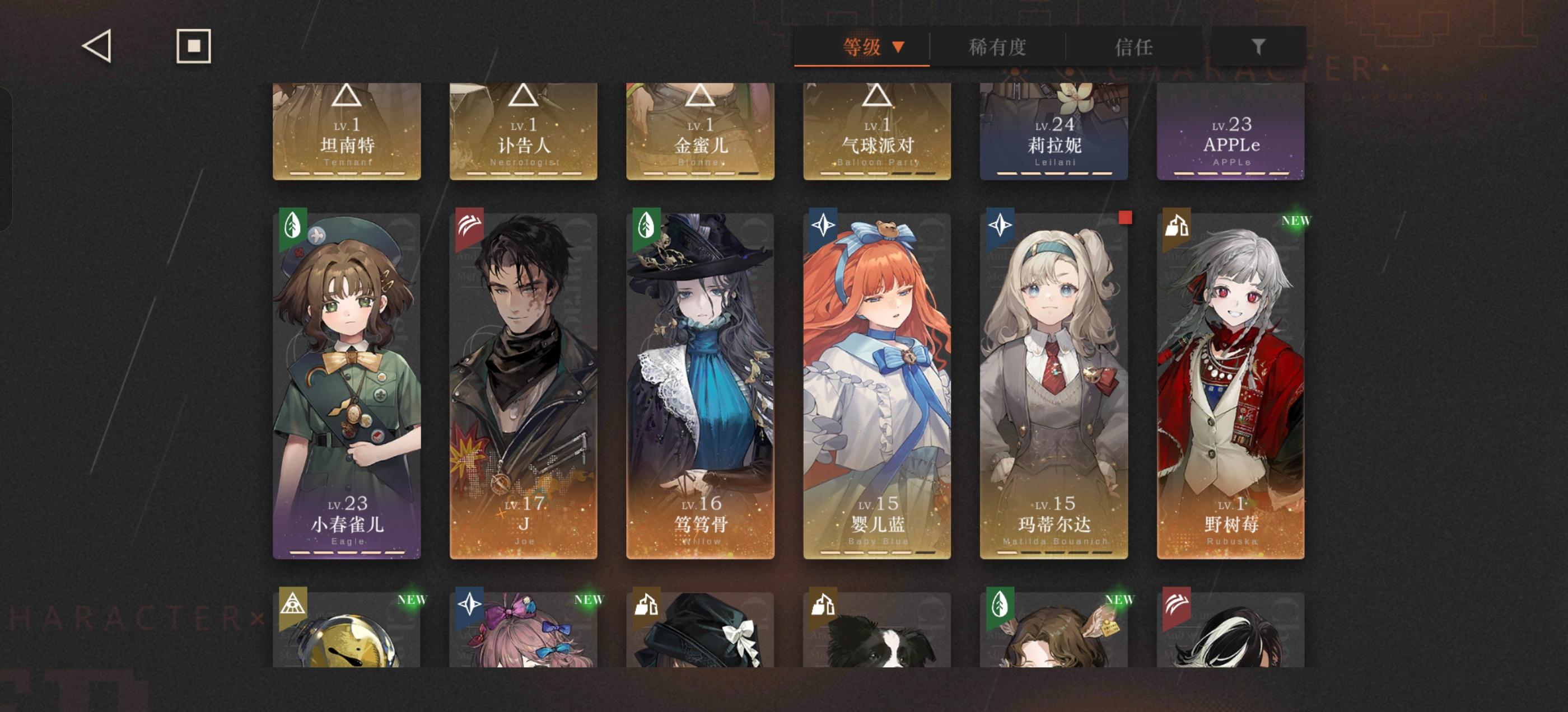This screenshot has height=712, width=1568.
Task: Select the APPLe character card
Action: pos(1231,131)
